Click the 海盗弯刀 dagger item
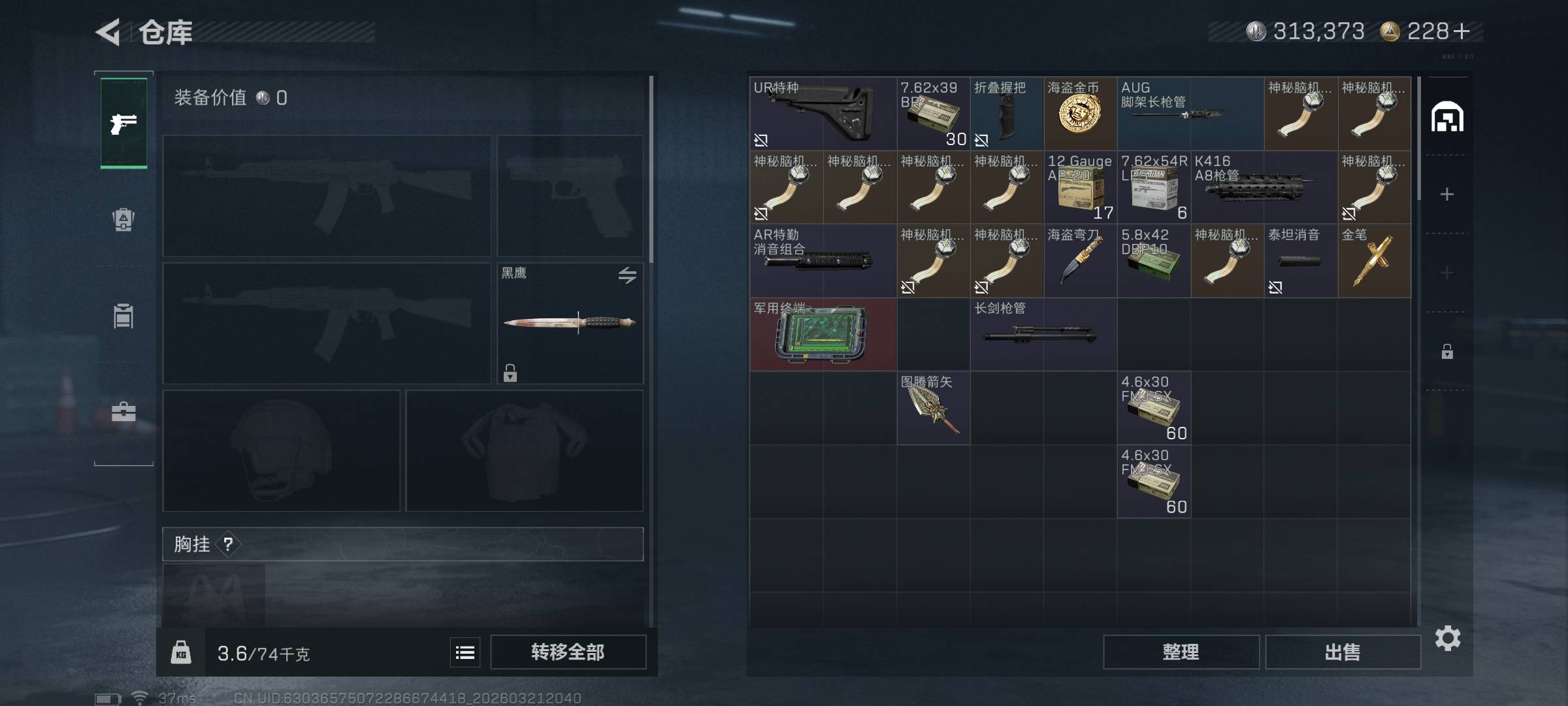 click(x=1080, y=261)
